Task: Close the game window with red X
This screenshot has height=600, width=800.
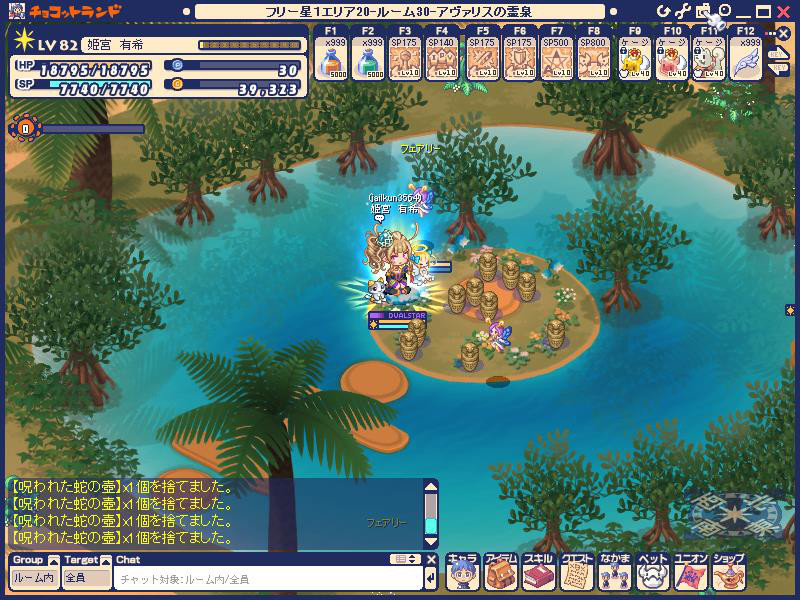Action: pos(784,11)
